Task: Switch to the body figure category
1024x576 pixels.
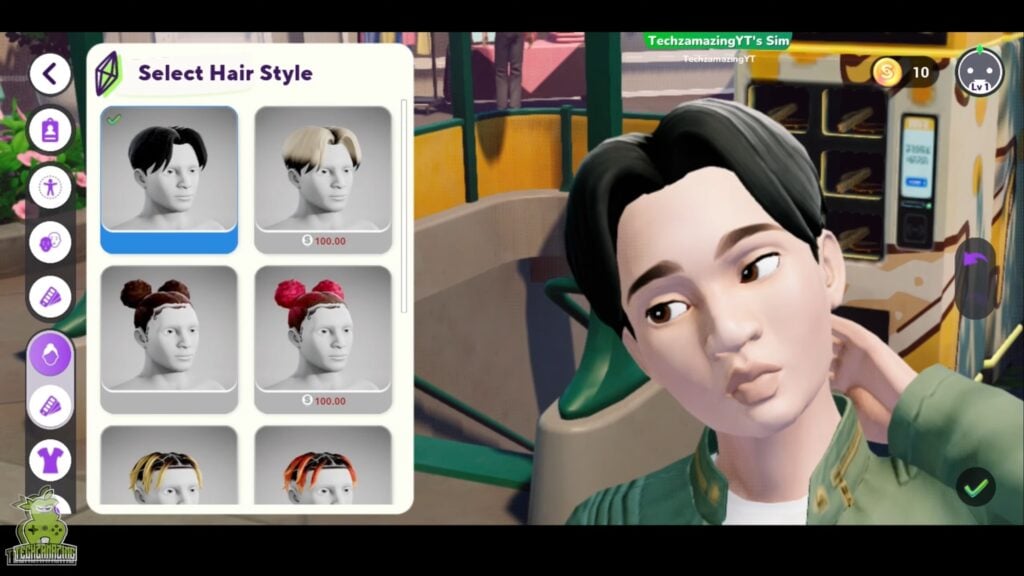Action: coord(50,187)
